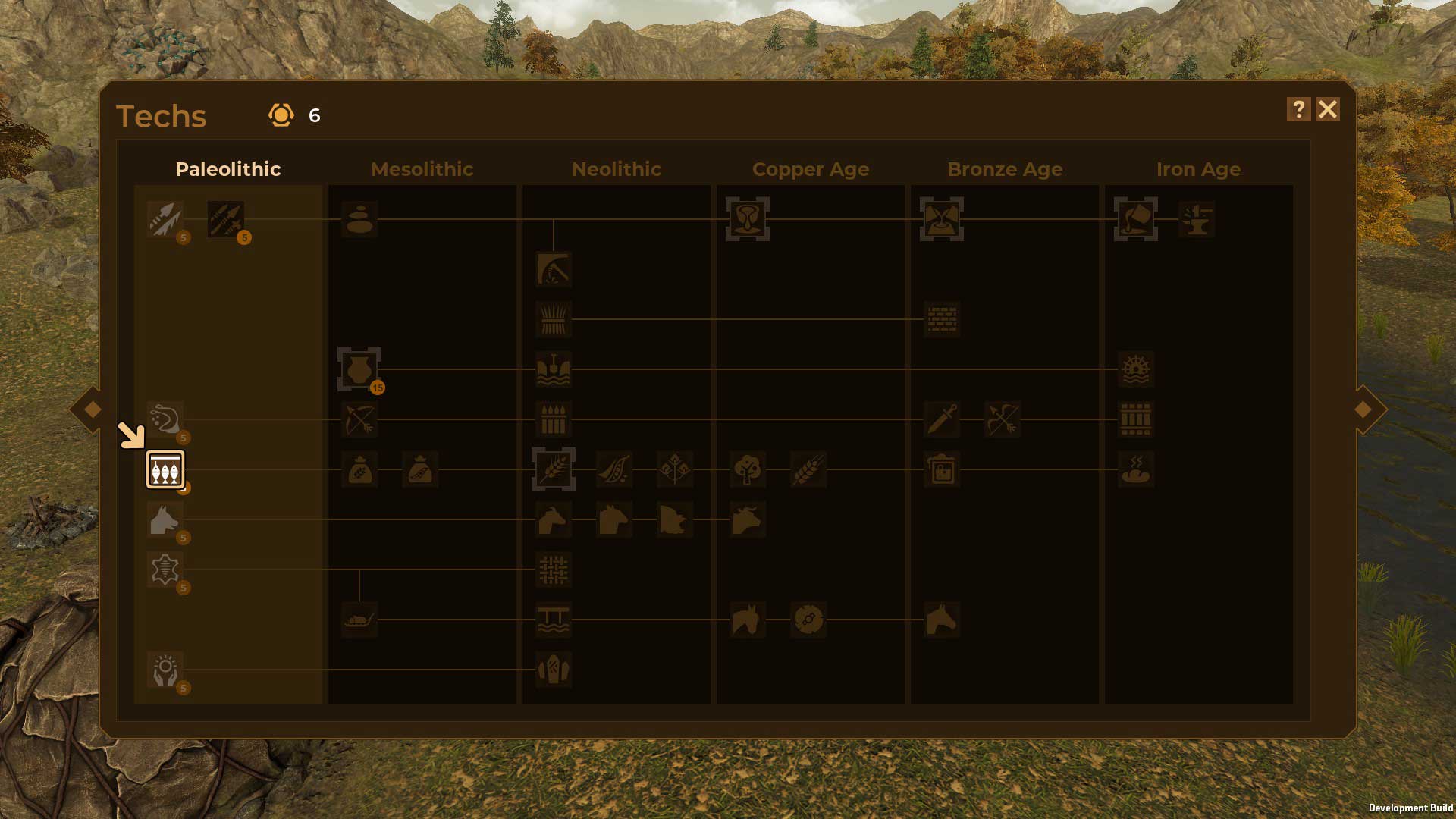Select the sledge tech icon

[359, 620]
